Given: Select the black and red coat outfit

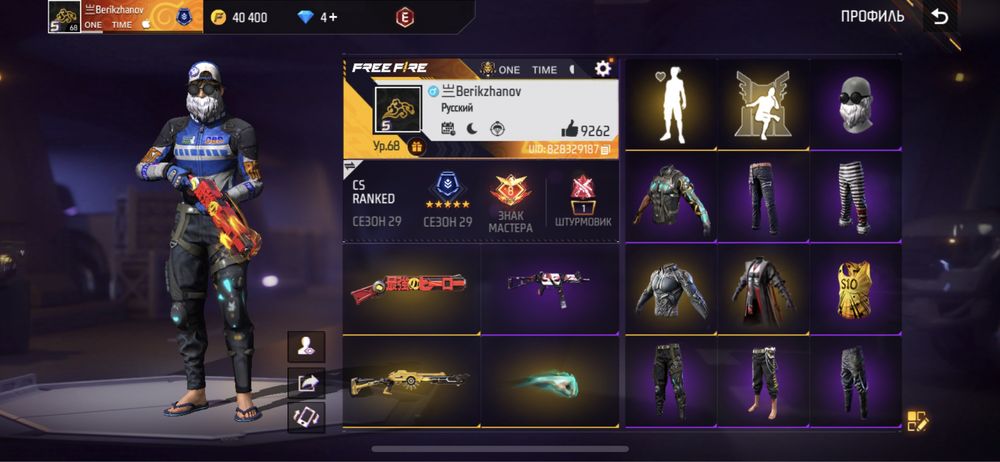Looking at the screenshot, I should 763,290.
